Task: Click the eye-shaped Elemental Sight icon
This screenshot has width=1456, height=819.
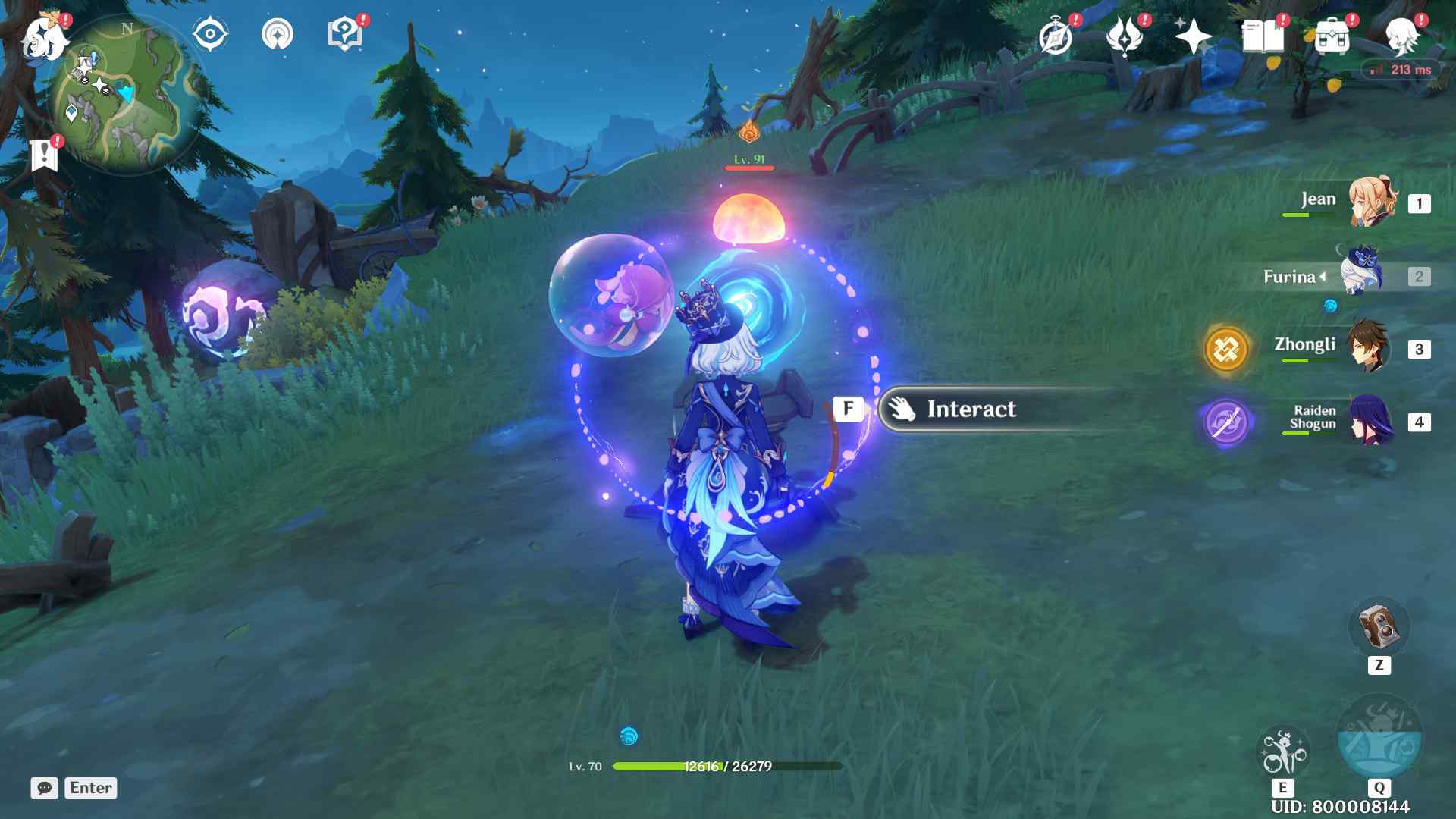Action: pyautogui.click(x=210, y=35)
